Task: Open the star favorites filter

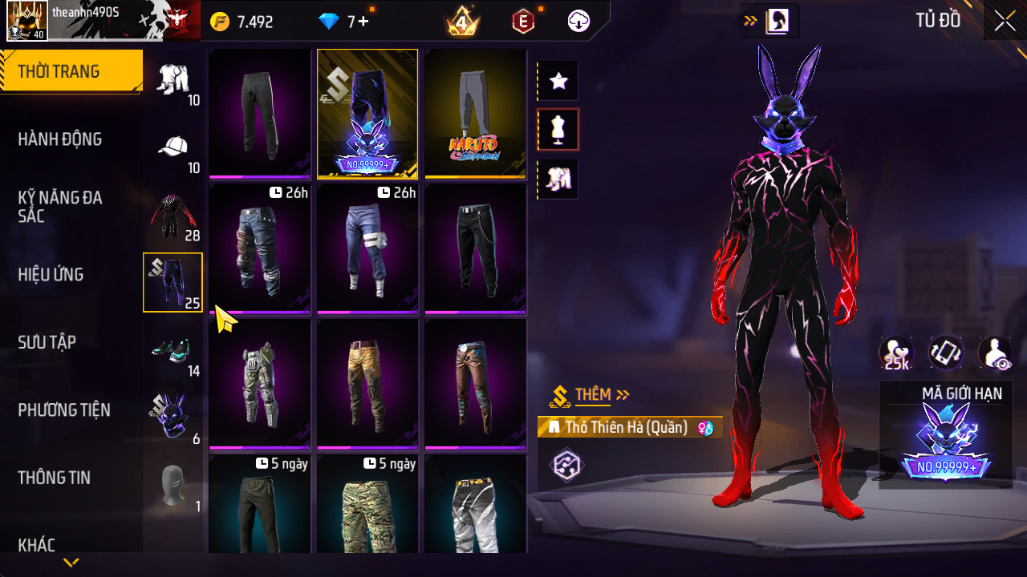Action: (x=558, y=81)
